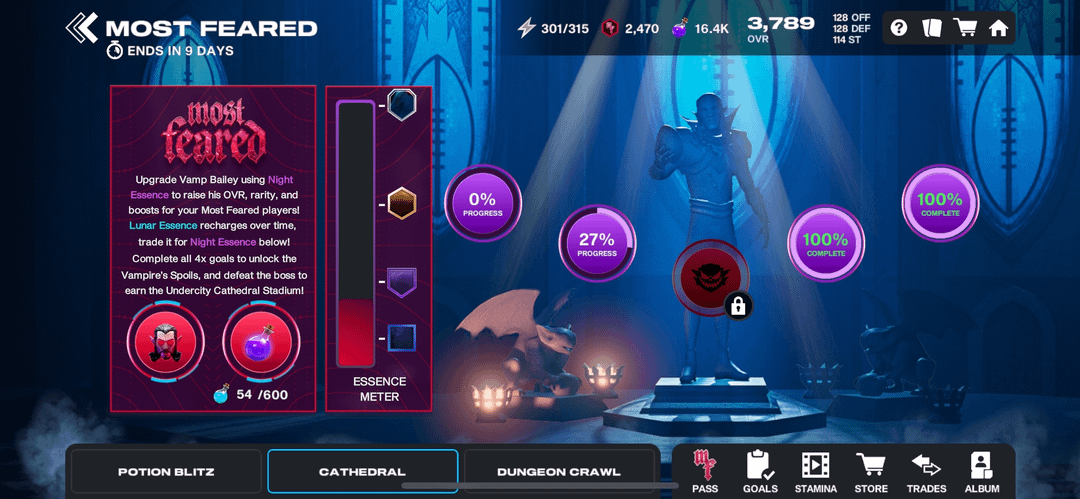Switch to the Dungeon Crawl tab
1080x499 pixels.
click(558, 471)
